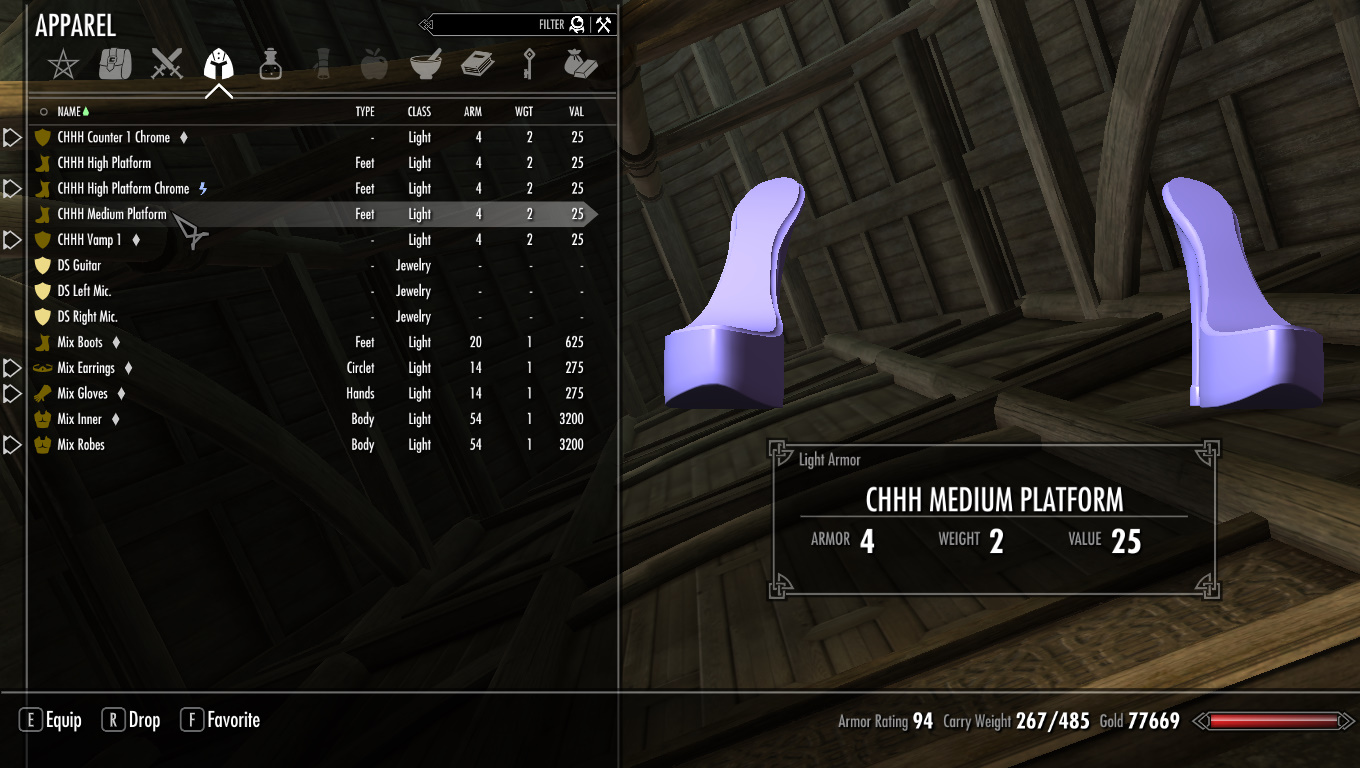Select CHHH Counter 1 Chrome item row

tap(113, 137)
